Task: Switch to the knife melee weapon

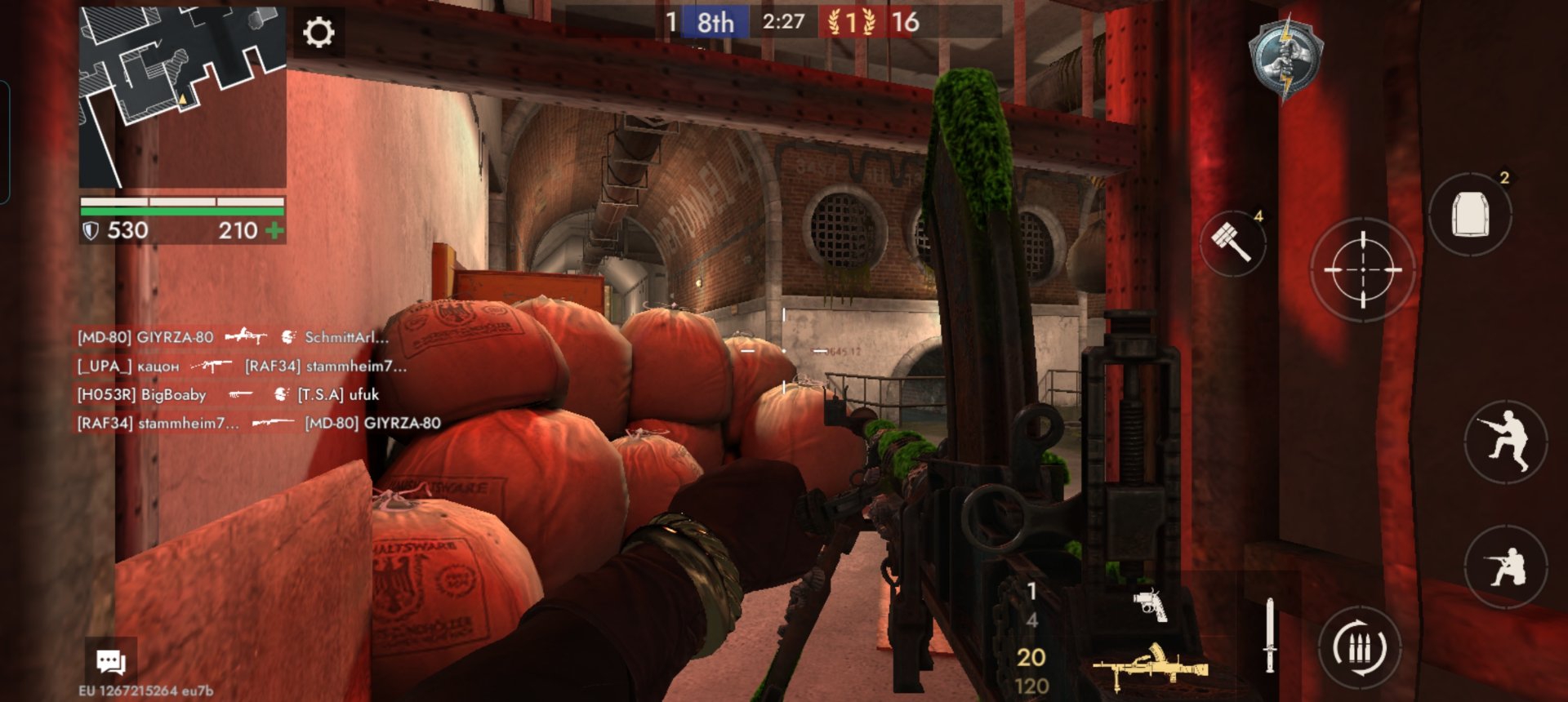Action: point(1269,635)
